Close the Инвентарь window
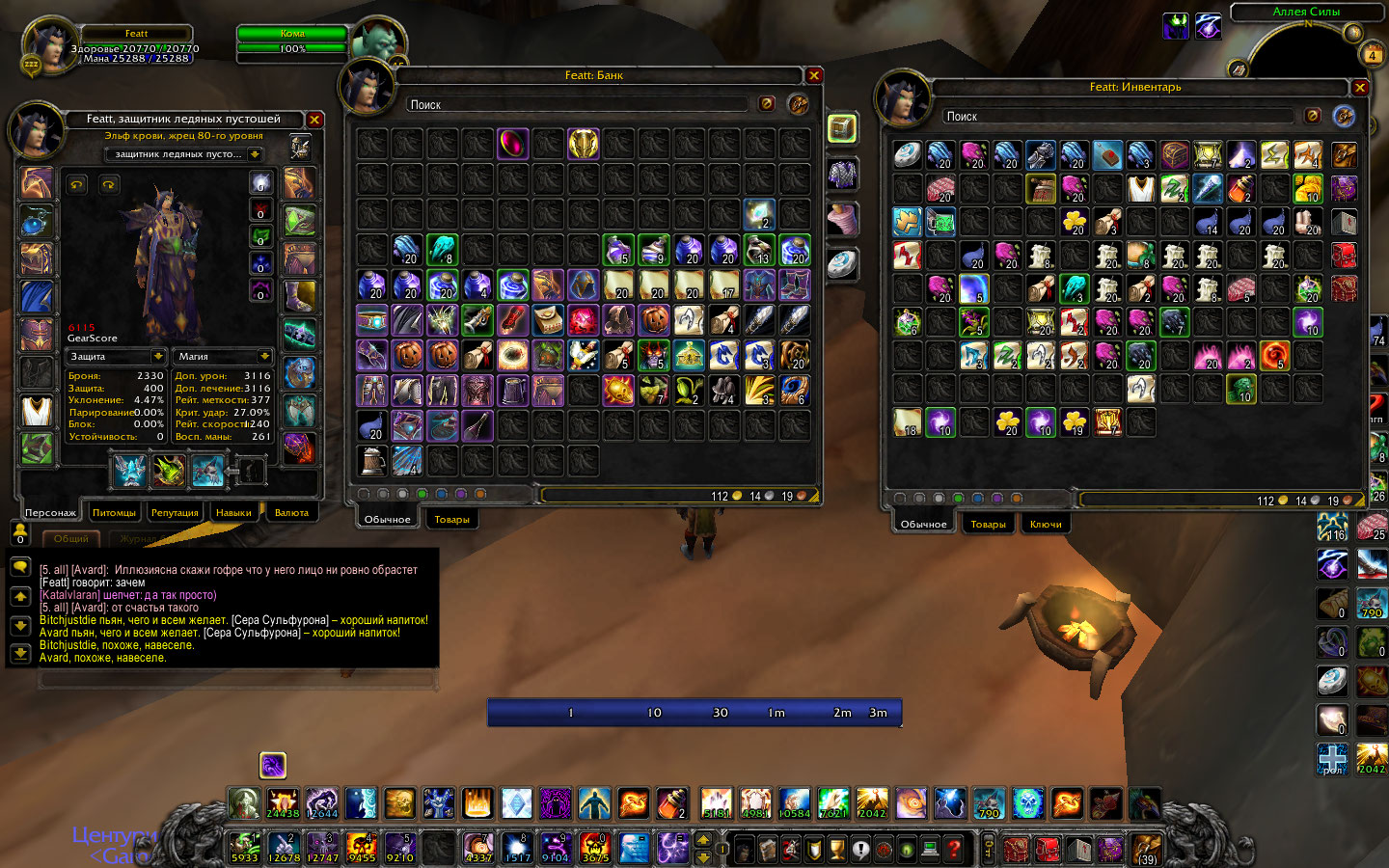The image size is (1389, 868). [1360, 88]
